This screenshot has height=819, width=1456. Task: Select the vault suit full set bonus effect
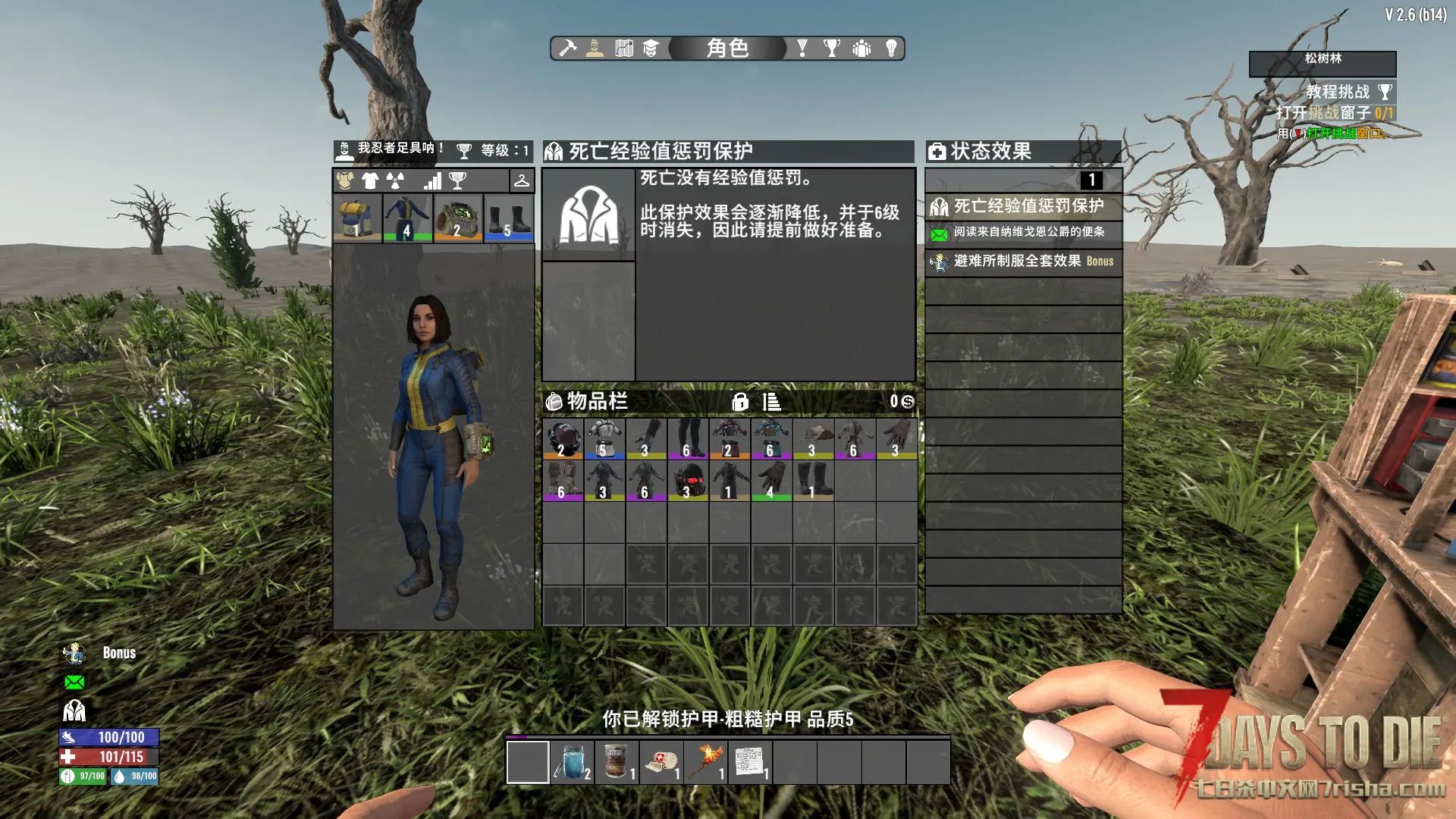pyautogui.click(x=1022, y=261)
